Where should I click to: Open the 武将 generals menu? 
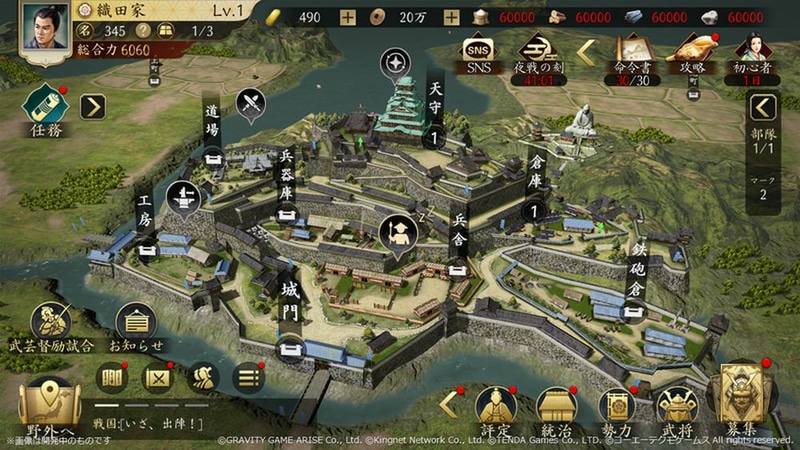(677, 410)
